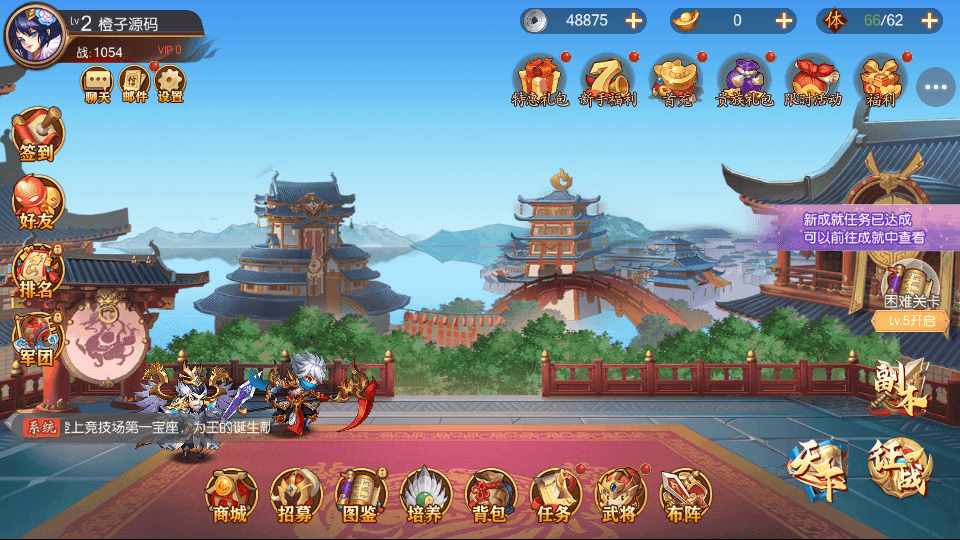Open the 邮件 mailbox
Viewport: 960px width, 540px height.
[134, 84]
